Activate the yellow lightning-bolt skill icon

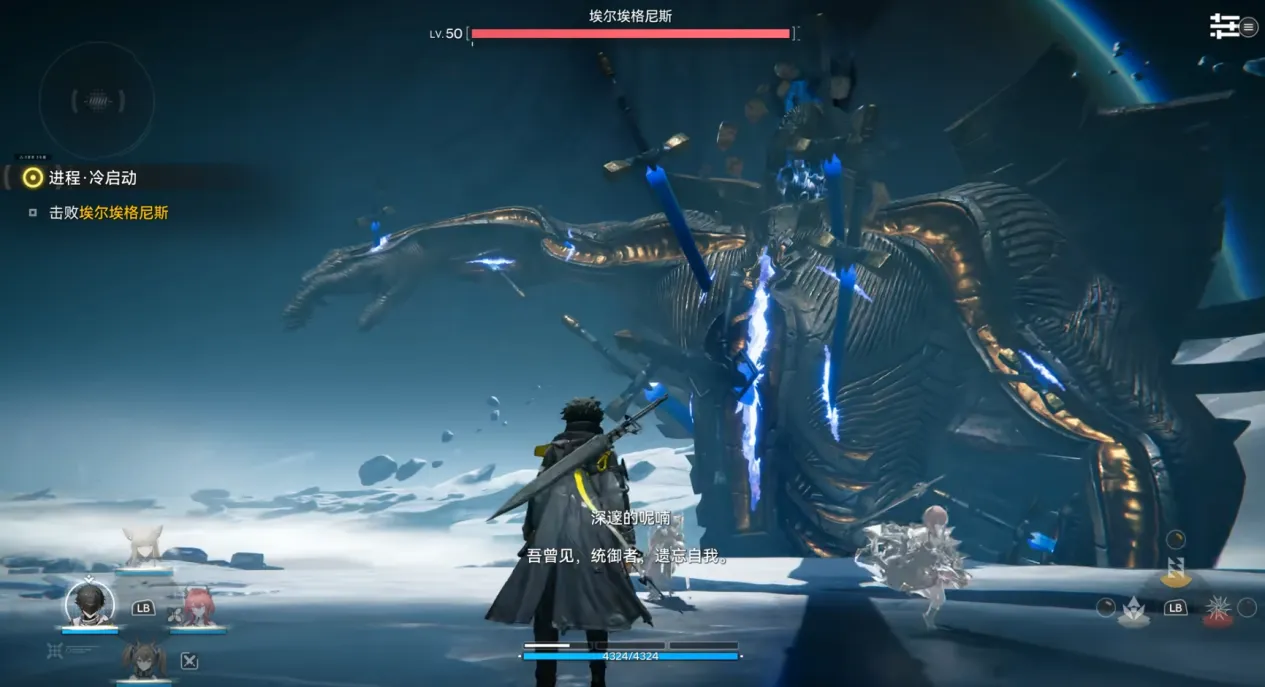coord(1174,571)
